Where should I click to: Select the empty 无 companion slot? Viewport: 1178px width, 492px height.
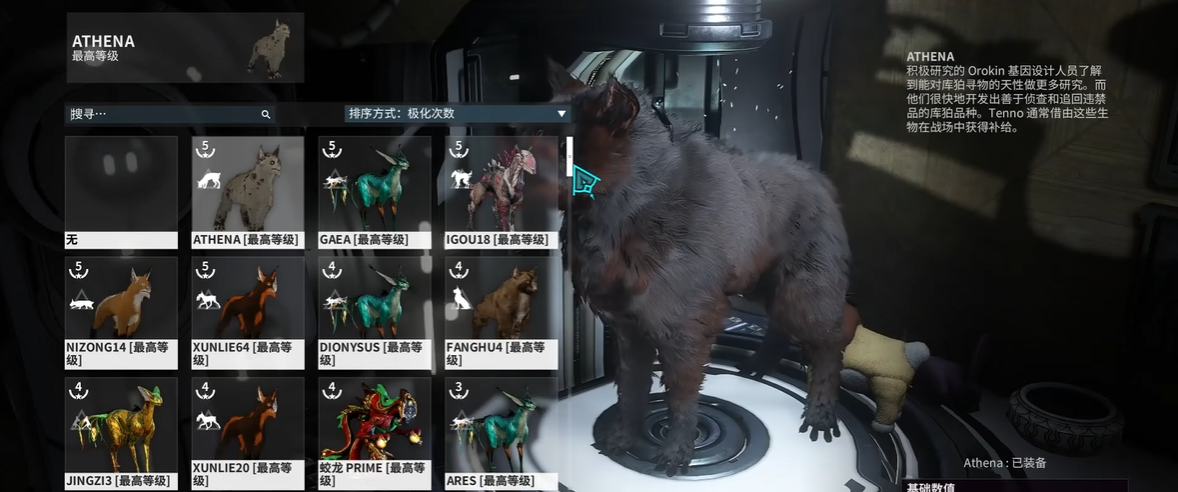pyautogui.click(x=121, y=192)
